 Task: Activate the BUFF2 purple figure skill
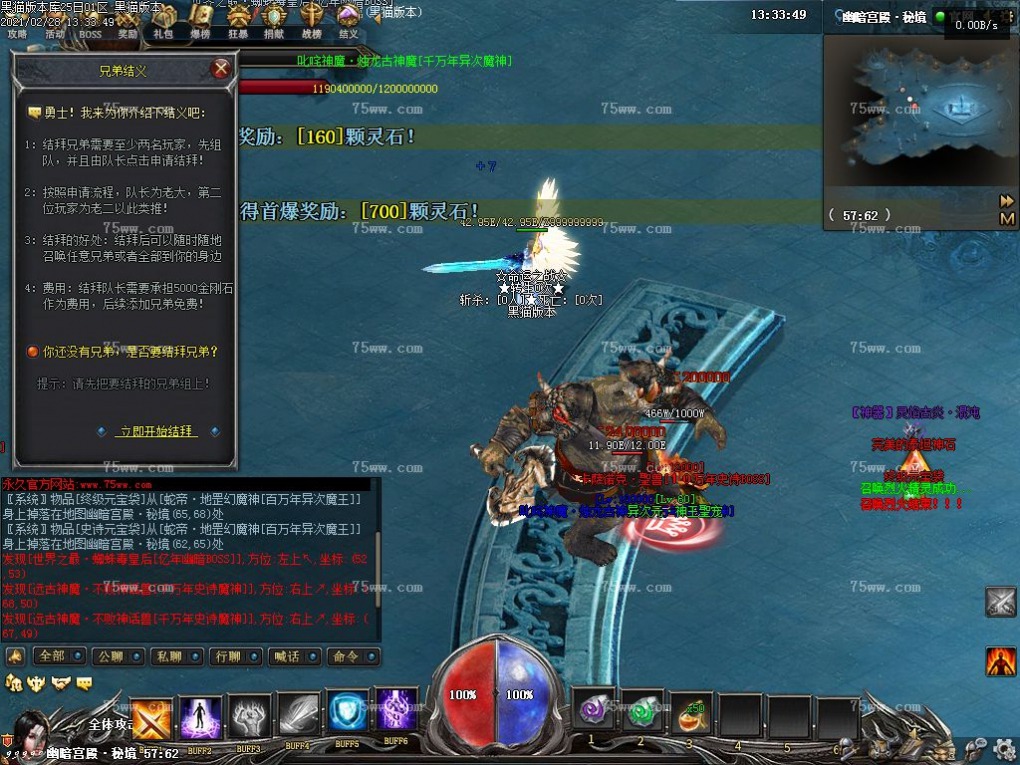[x=201, y=717]
